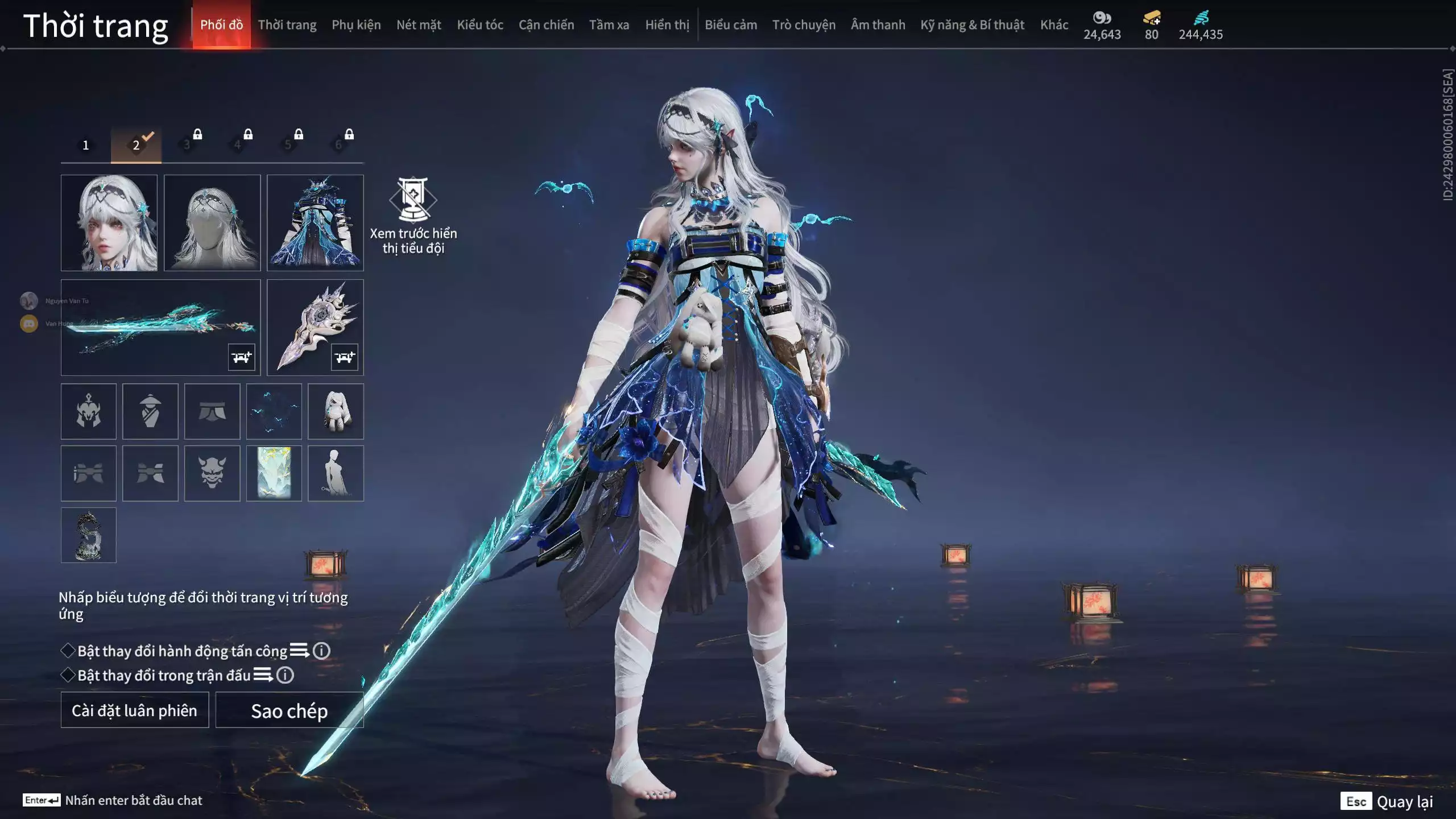Viewport: 1456px width, 819px height.
Task: Toggle Bật thay đổi hành động tấn công
Action: pos(68,651)
